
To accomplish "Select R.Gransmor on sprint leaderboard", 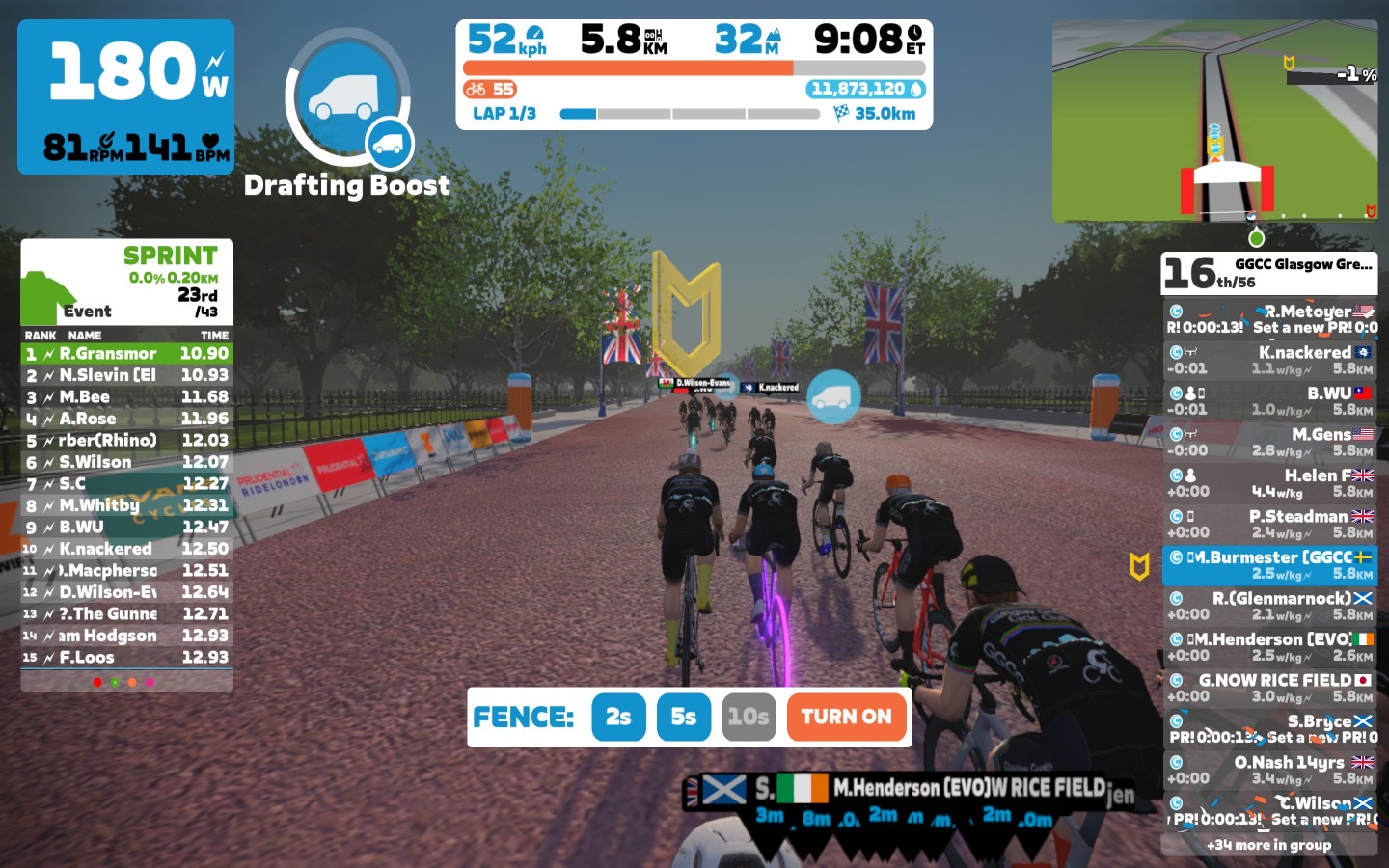I will point(126,353).
